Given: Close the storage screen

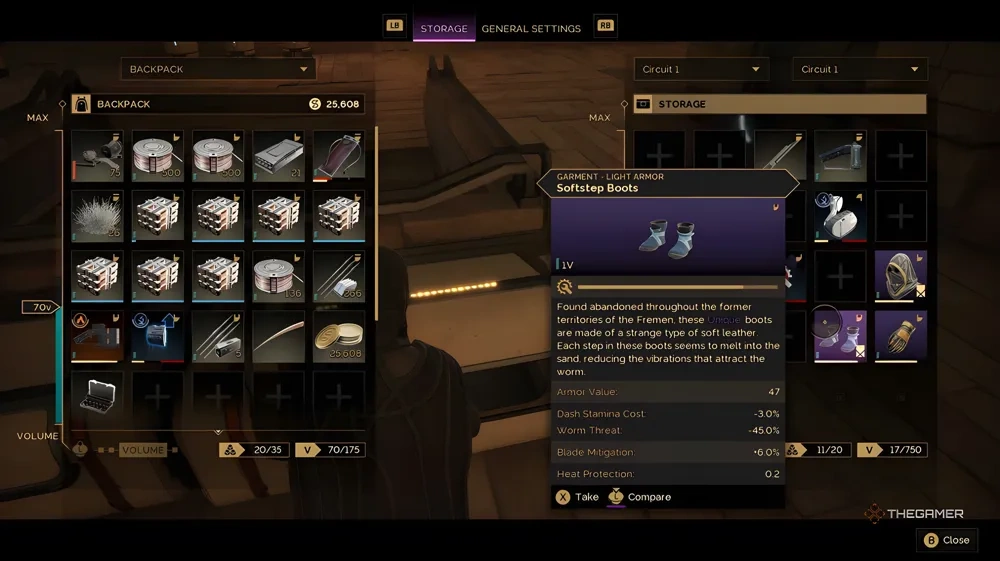Looking at the screenshot, I should point(945,540).
